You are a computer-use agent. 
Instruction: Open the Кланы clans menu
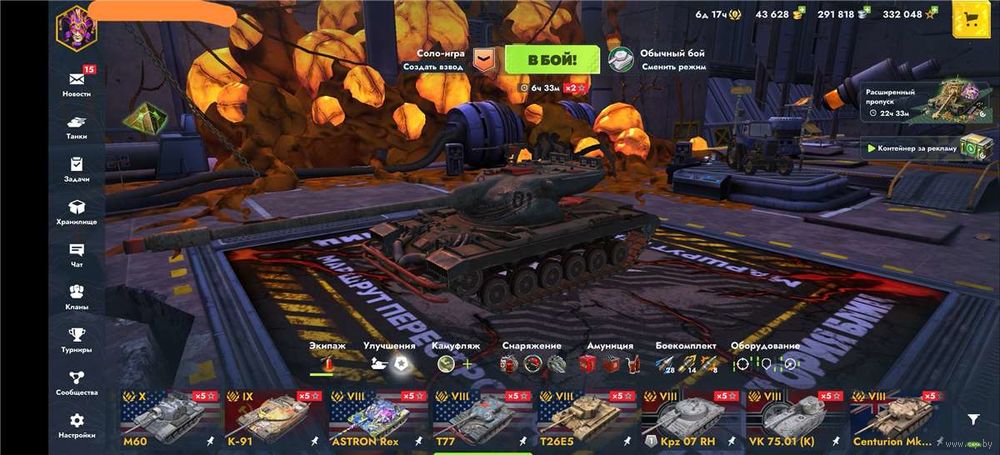[x=76, y=296]
